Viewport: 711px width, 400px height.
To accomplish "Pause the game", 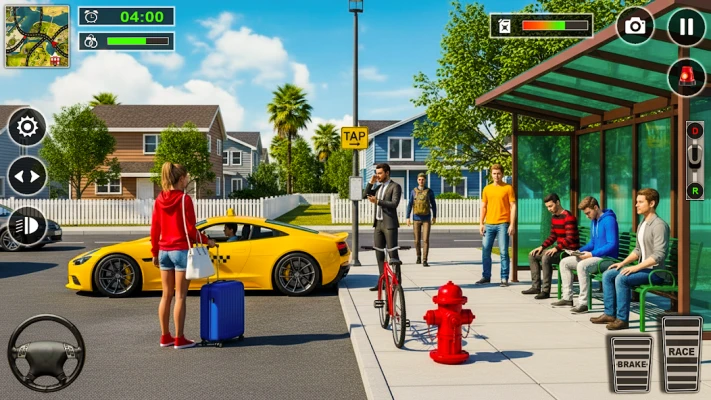I will coord(686,26).
